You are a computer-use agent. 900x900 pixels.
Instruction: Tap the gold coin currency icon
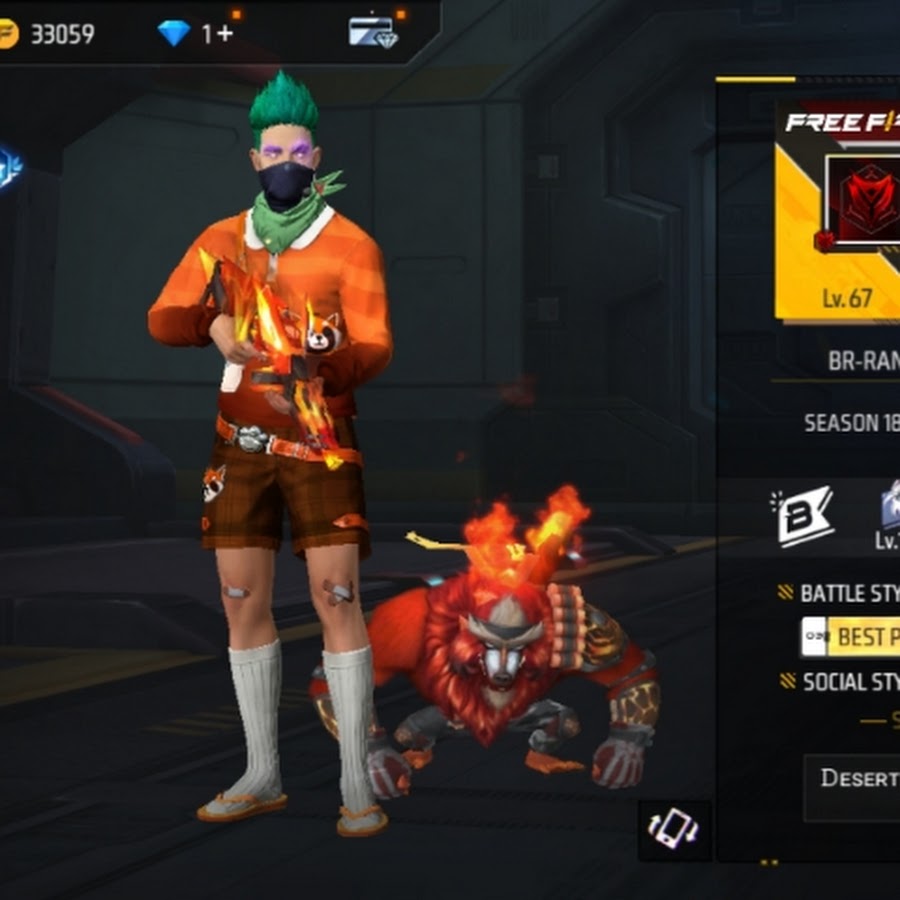pyautogui.click(x=8, y=34)
